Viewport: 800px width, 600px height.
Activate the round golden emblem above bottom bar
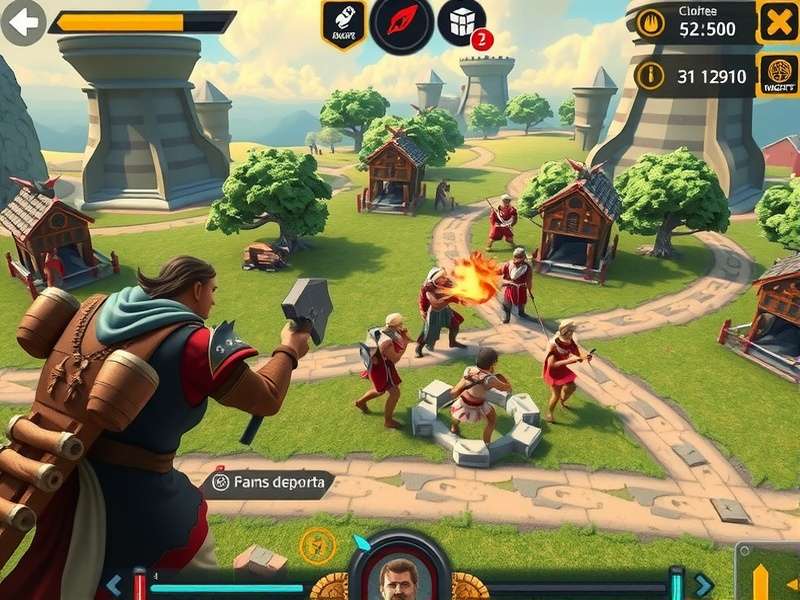coord(314,546)
